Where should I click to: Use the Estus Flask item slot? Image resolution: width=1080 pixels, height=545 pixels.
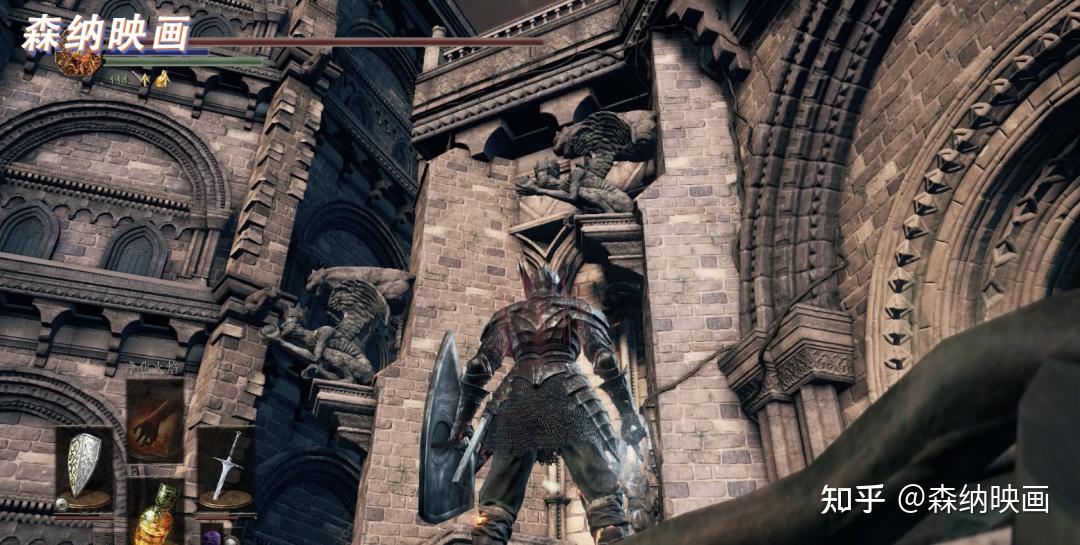[154, 512]
